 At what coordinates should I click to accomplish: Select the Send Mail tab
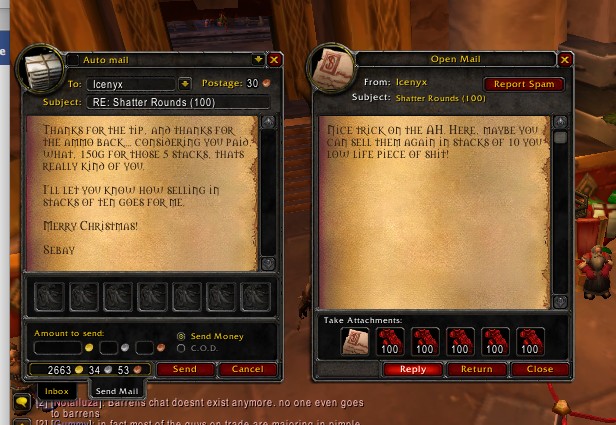117,390
